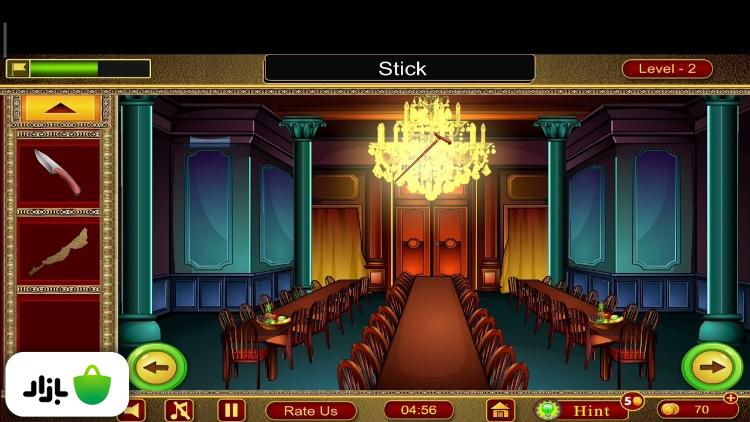
Task: Return to the home screen
Action: click(x=500, y=410)
